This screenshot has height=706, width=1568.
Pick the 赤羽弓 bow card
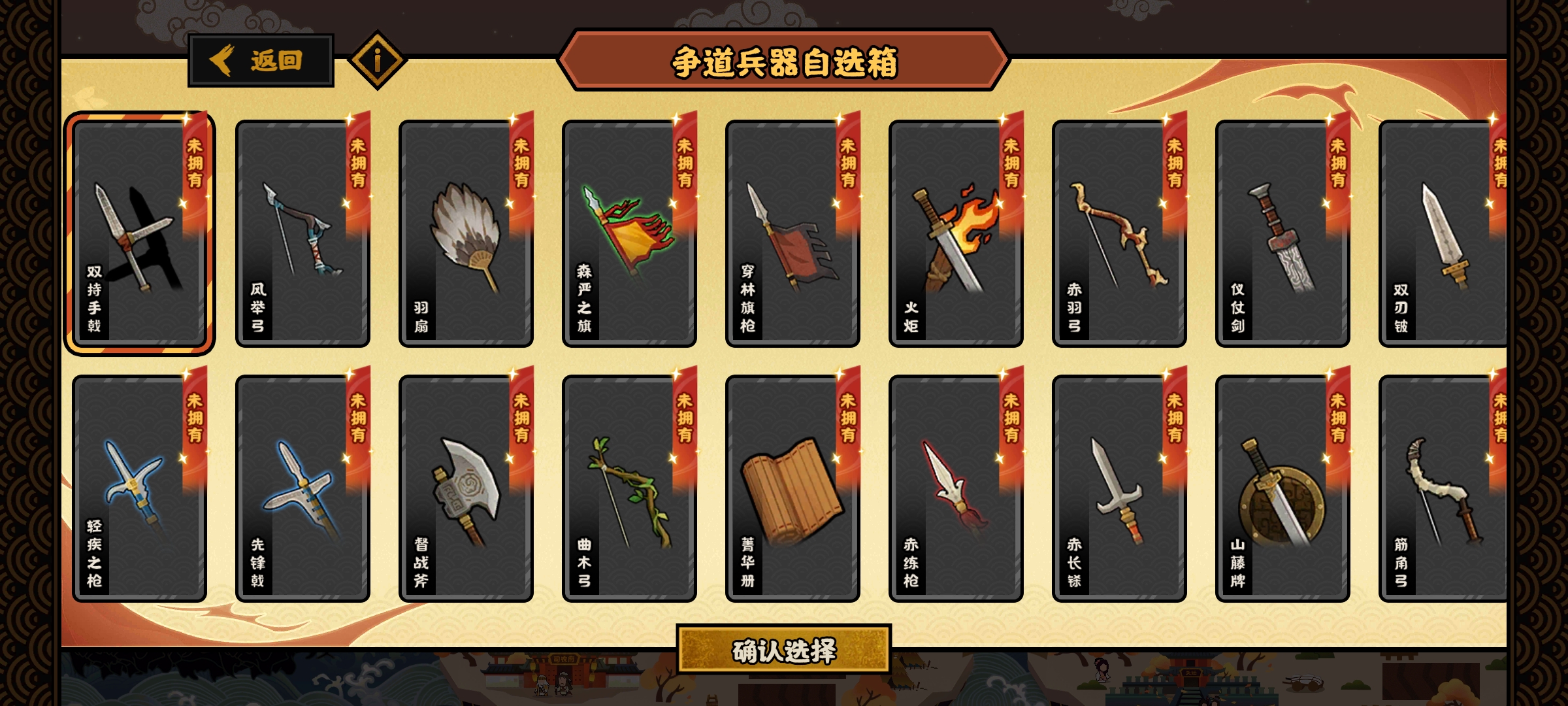coord(1119,233)
